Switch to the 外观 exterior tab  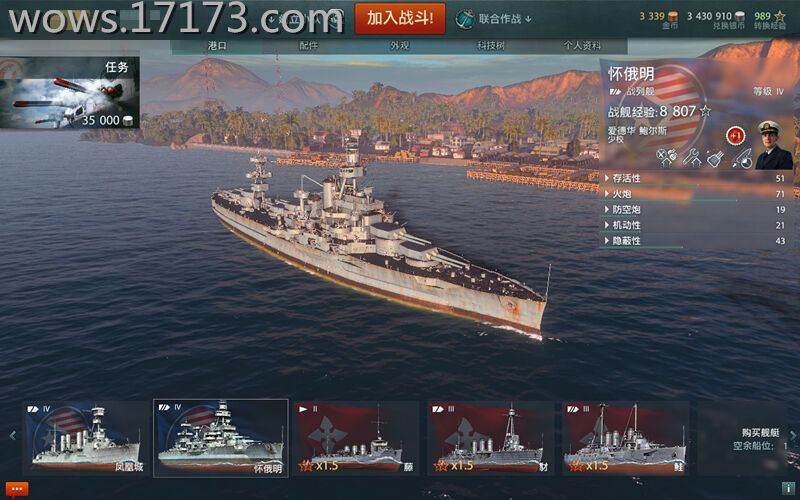[400, 46]
